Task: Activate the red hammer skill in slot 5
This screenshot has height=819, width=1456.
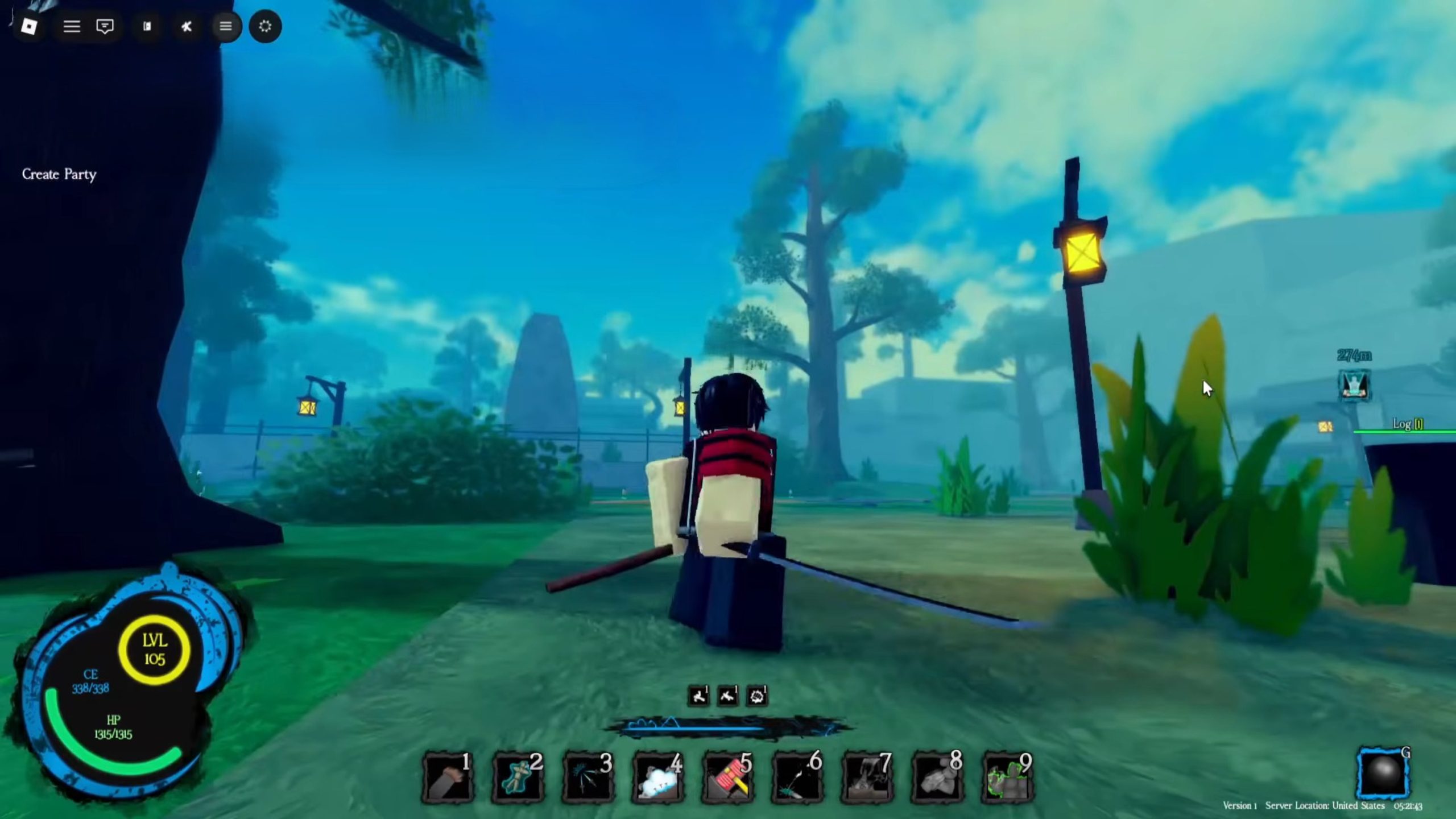Action: pos(728,777)
